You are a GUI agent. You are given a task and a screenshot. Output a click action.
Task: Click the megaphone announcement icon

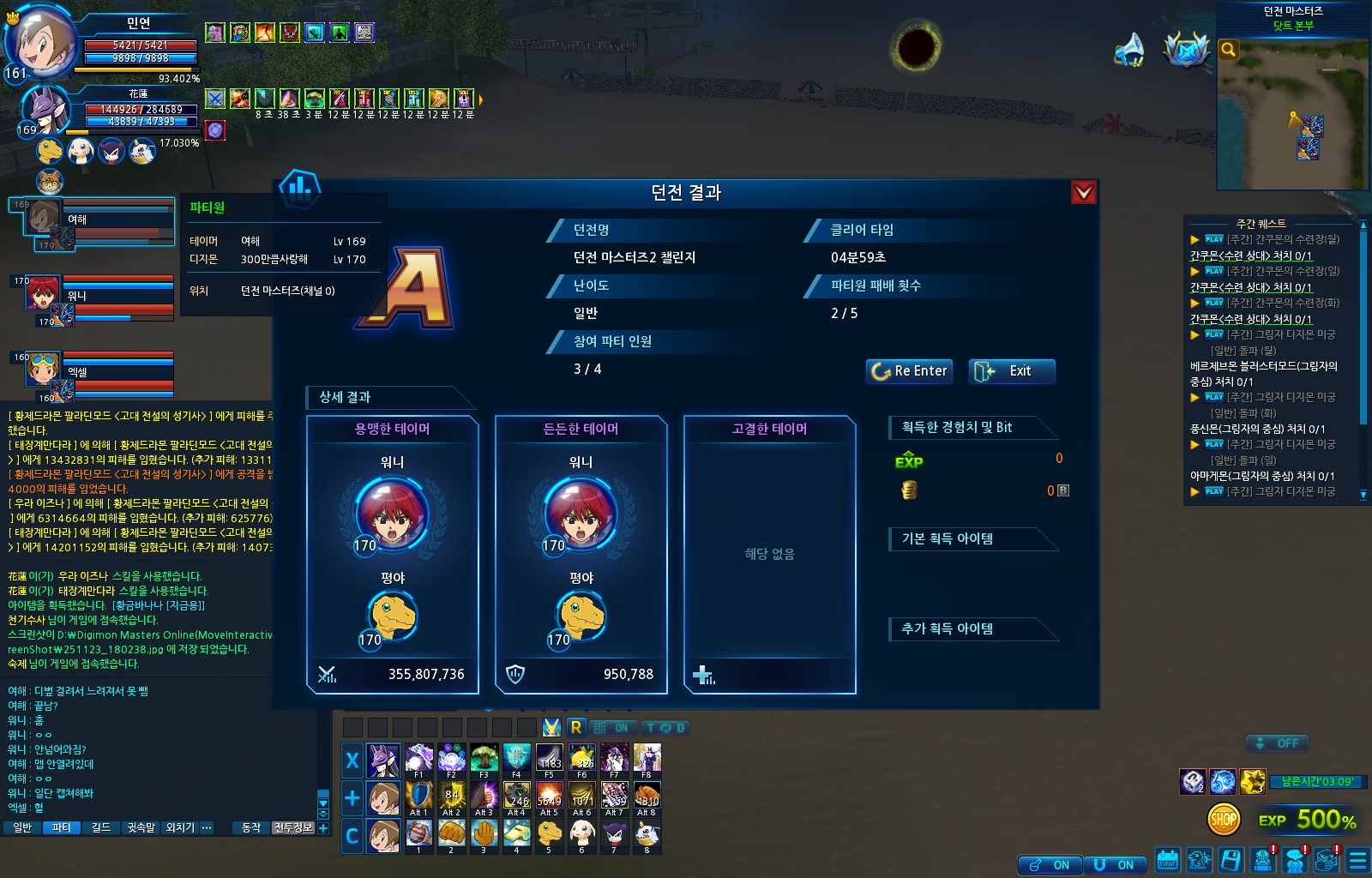(1129, 50)
